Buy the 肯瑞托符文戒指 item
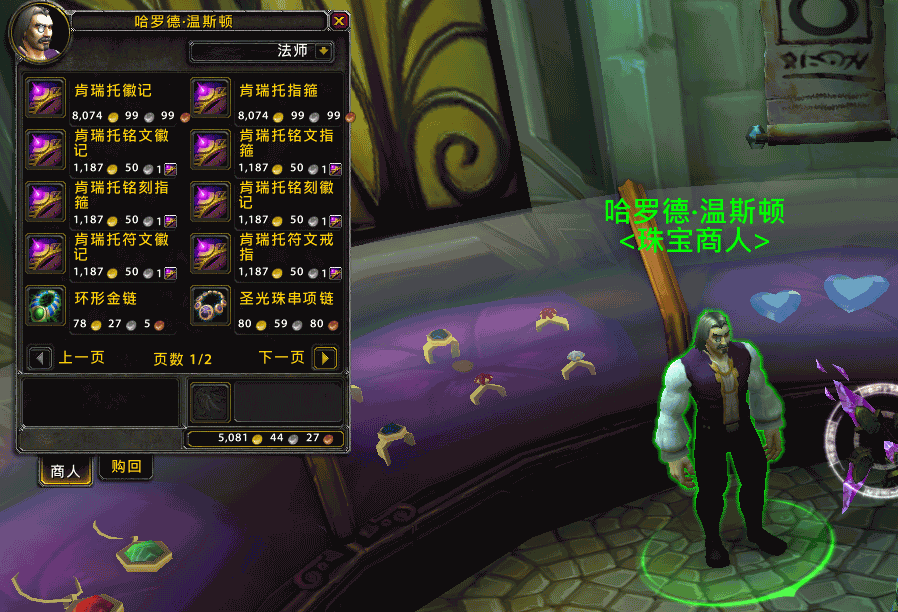 coord(210,254)
